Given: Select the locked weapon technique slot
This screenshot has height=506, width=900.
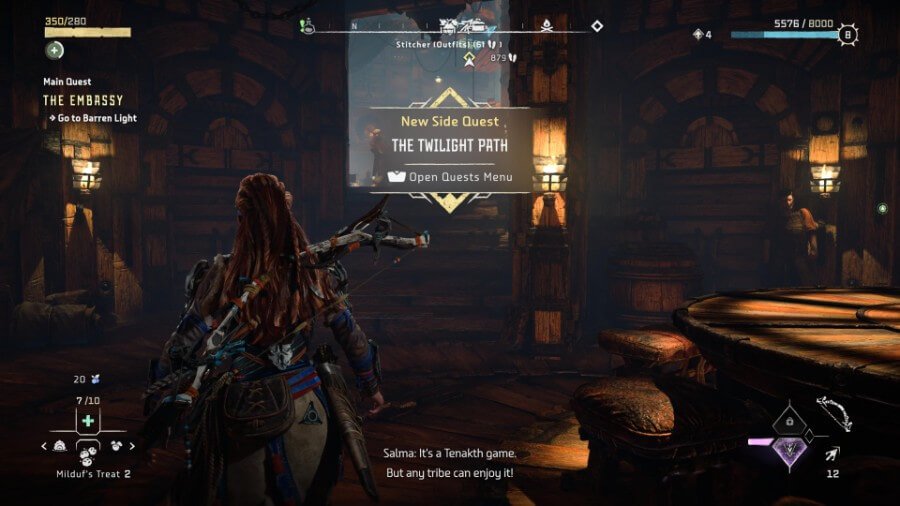Looking at the screenshot, I should (790, 423).
